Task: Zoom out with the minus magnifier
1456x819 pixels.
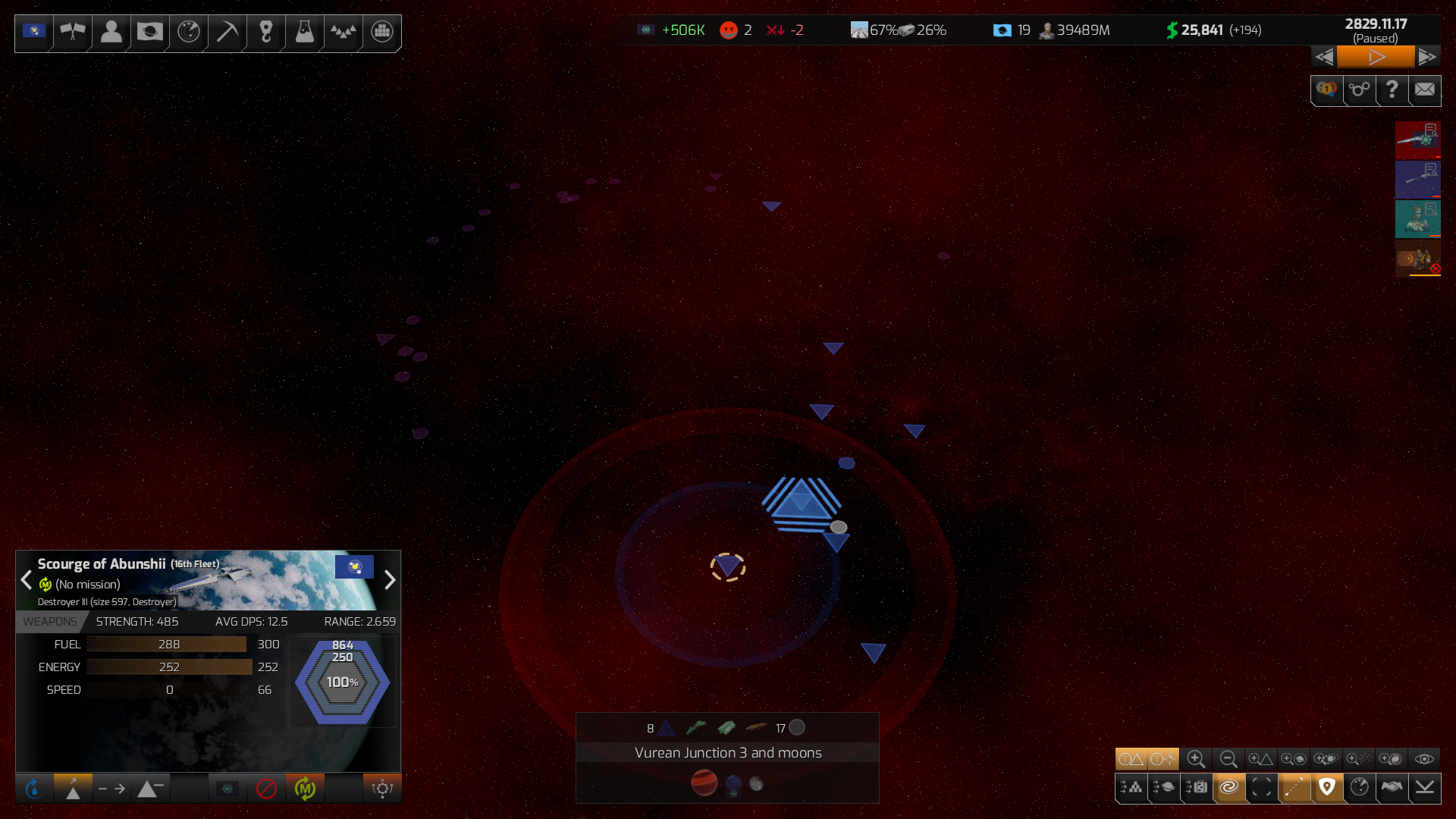Action: point(1228,759)
